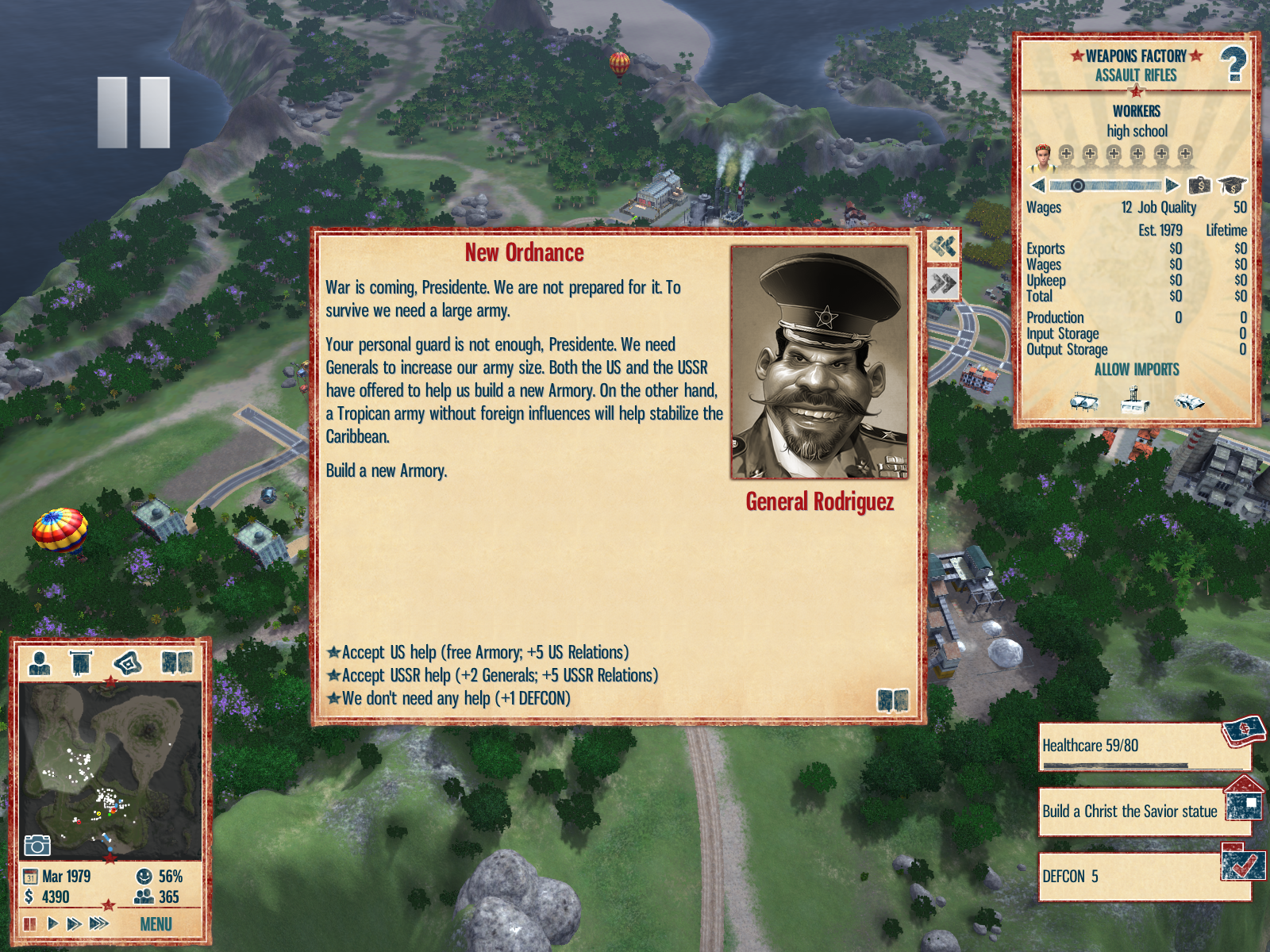Screen dimensions: 1270x952
Task: Advance to next dialog page arrow
Action: (943, 283)
